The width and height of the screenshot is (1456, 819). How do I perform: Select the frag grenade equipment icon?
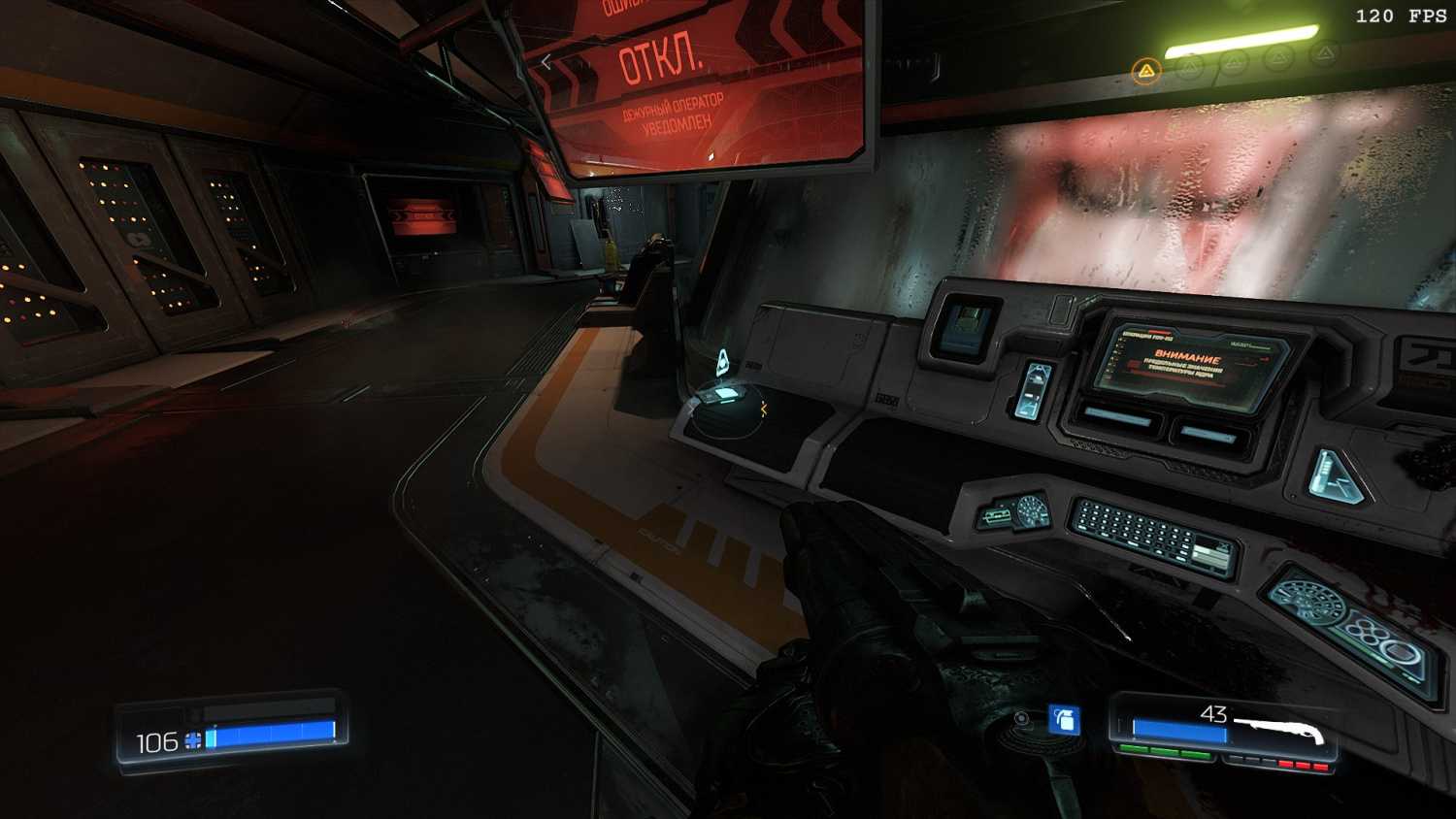[x=1065, y=720]
